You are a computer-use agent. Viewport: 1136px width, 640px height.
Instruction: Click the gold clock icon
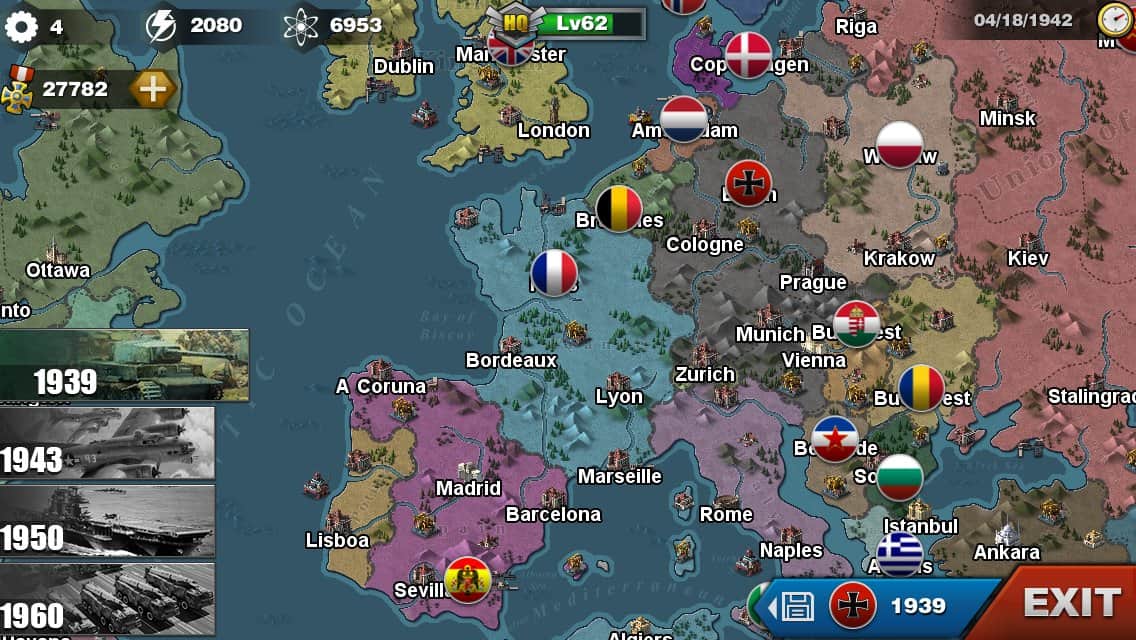coord(1114,19)
